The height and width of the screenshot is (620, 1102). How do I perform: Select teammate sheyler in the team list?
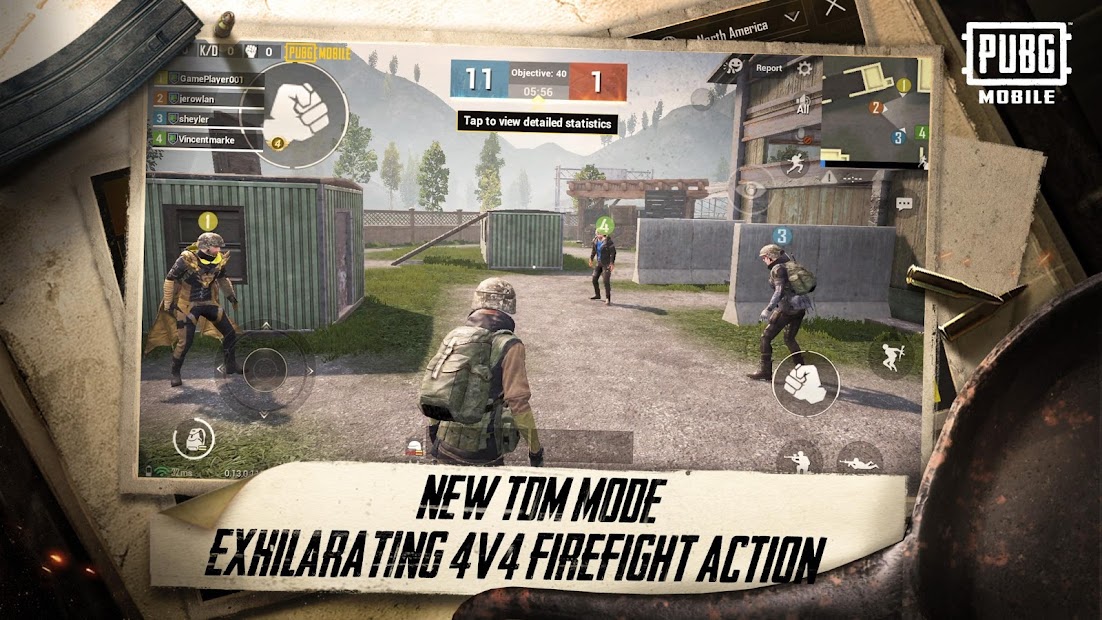[208, 119]
